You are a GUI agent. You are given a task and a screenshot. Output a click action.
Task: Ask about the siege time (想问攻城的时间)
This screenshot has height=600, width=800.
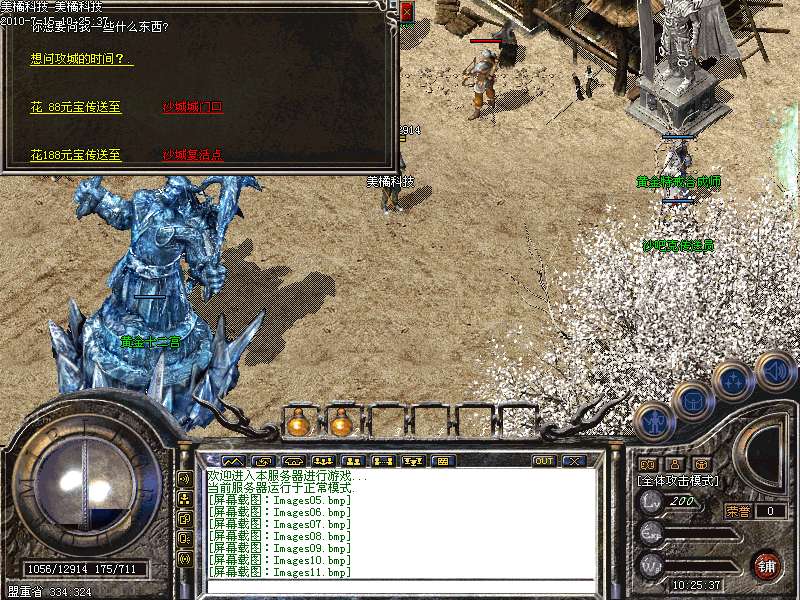pyautogui.click(x=82, y=60)
